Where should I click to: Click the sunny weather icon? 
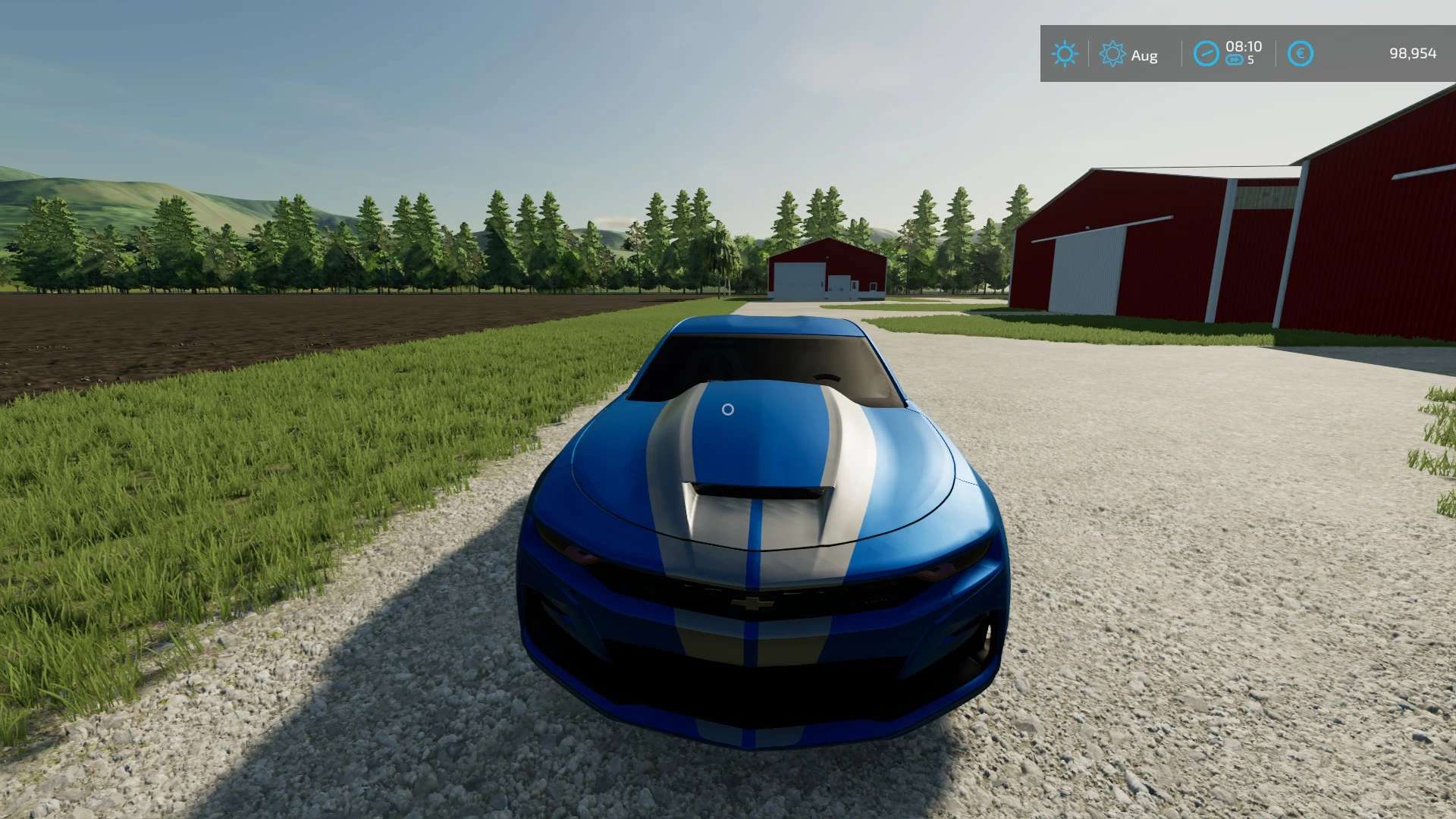(x=1064, y=54)
